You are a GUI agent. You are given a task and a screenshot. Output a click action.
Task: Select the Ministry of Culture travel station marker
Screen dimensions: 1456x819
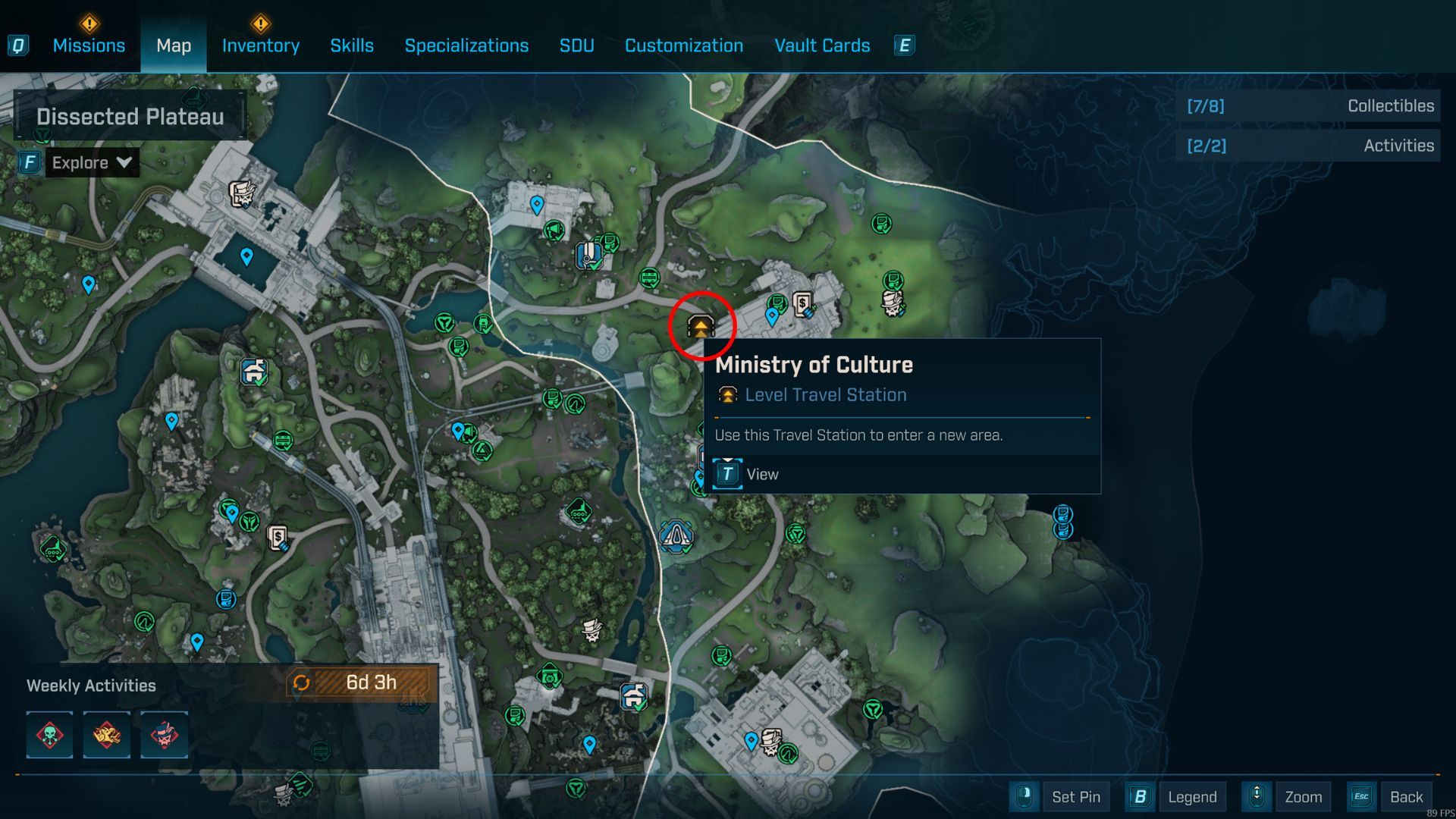tap(701, 326)
